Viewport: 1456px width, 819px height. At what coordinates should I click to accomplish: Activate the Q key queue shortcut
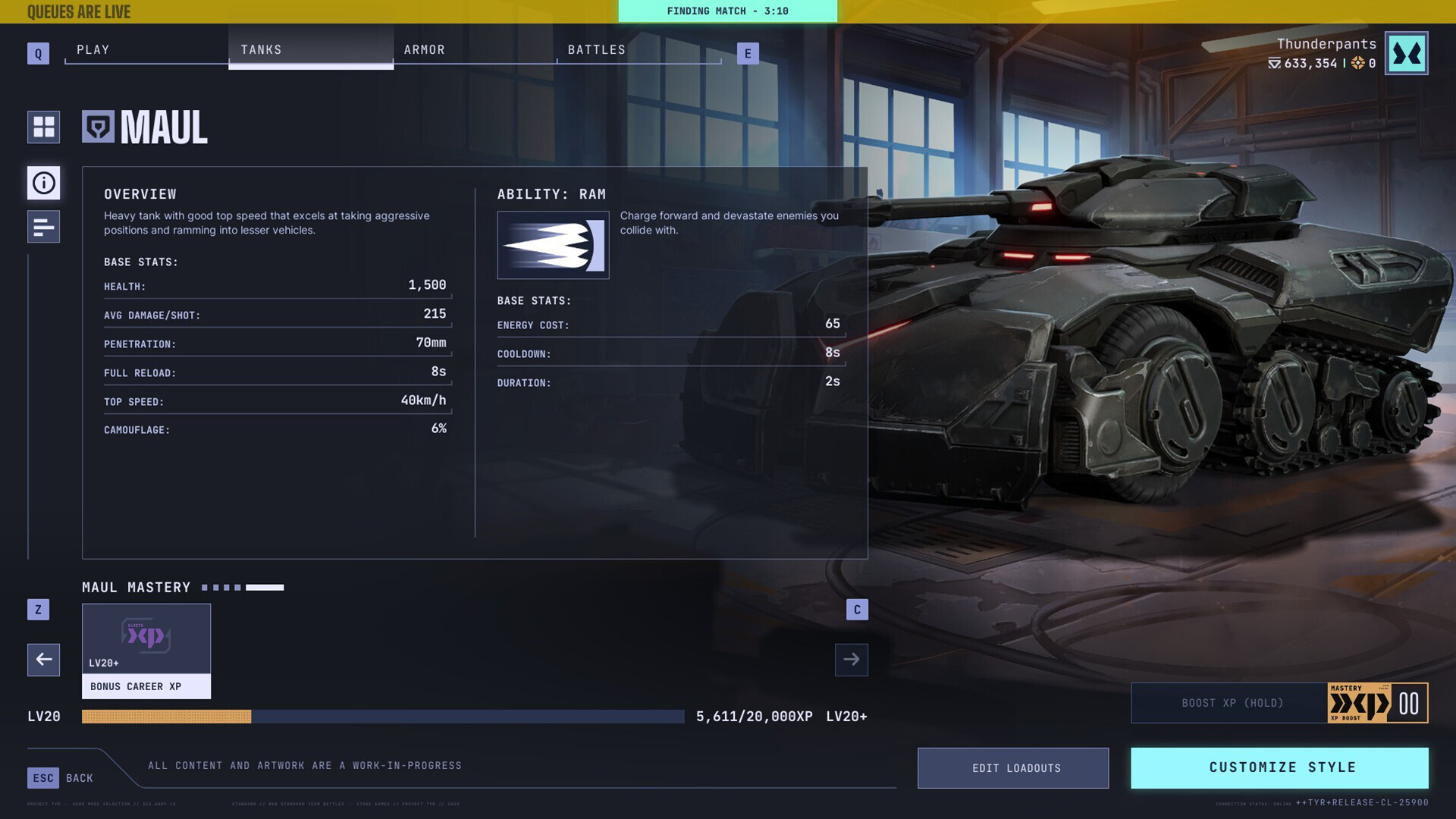click(x=38, y=53)
